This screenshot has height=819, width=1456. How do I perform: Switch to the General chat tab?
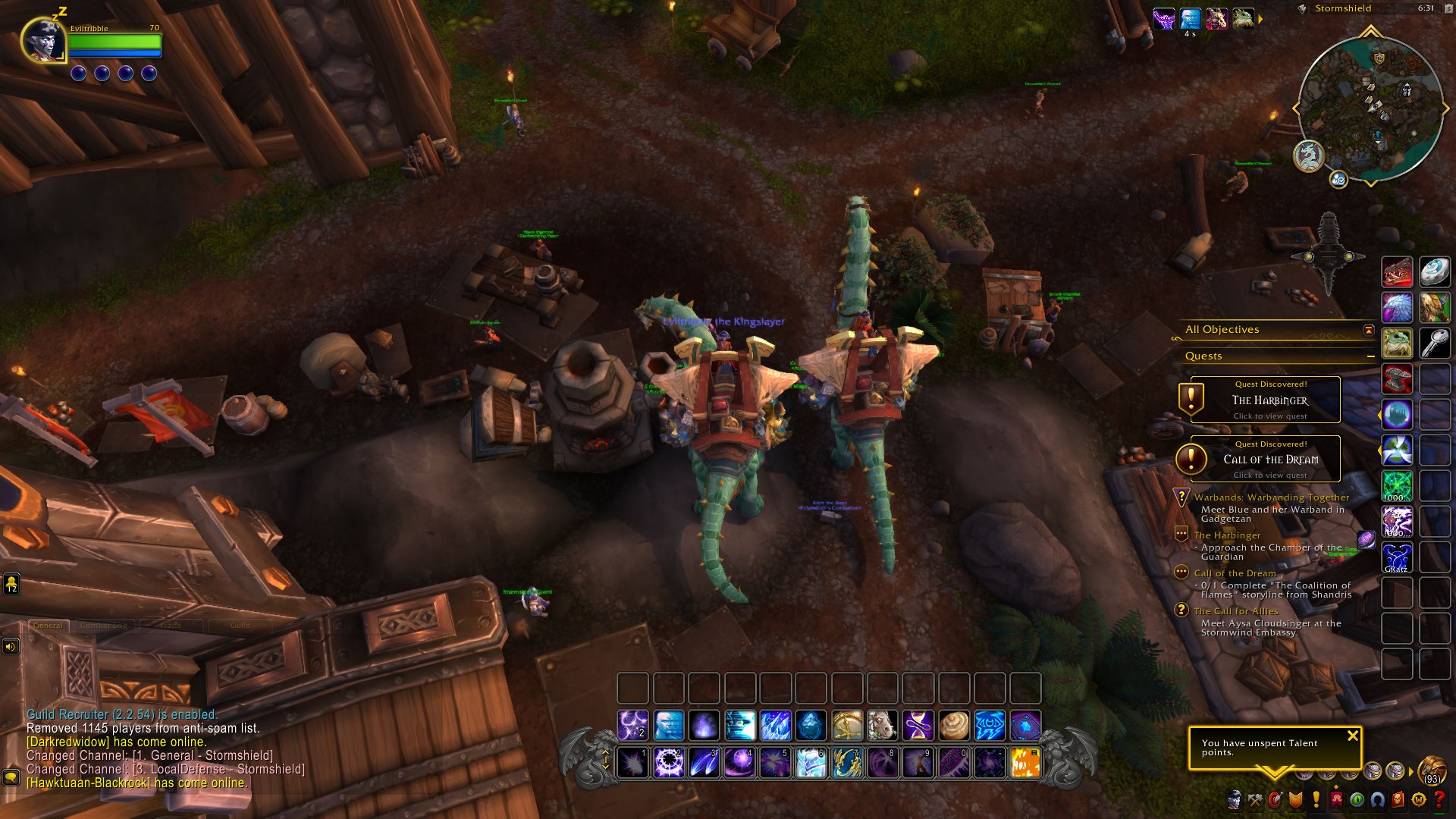[x=48, y=626]
